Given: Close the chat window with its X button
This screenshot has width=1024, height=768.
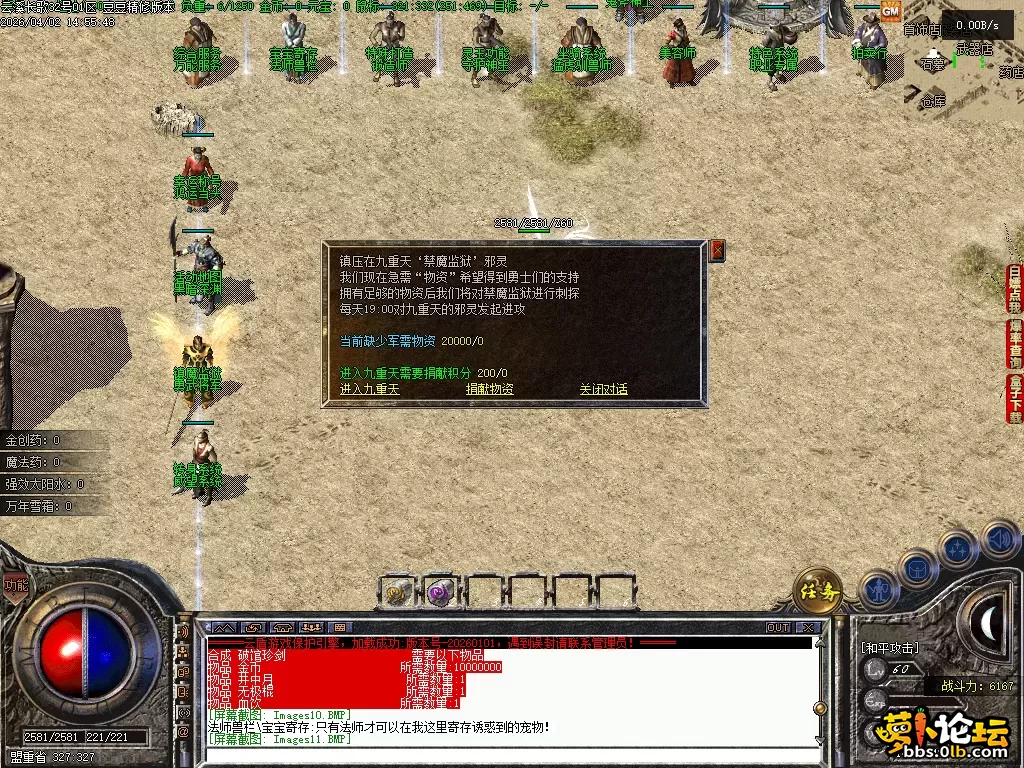Looking at the screenshot, I should point(808,628).
